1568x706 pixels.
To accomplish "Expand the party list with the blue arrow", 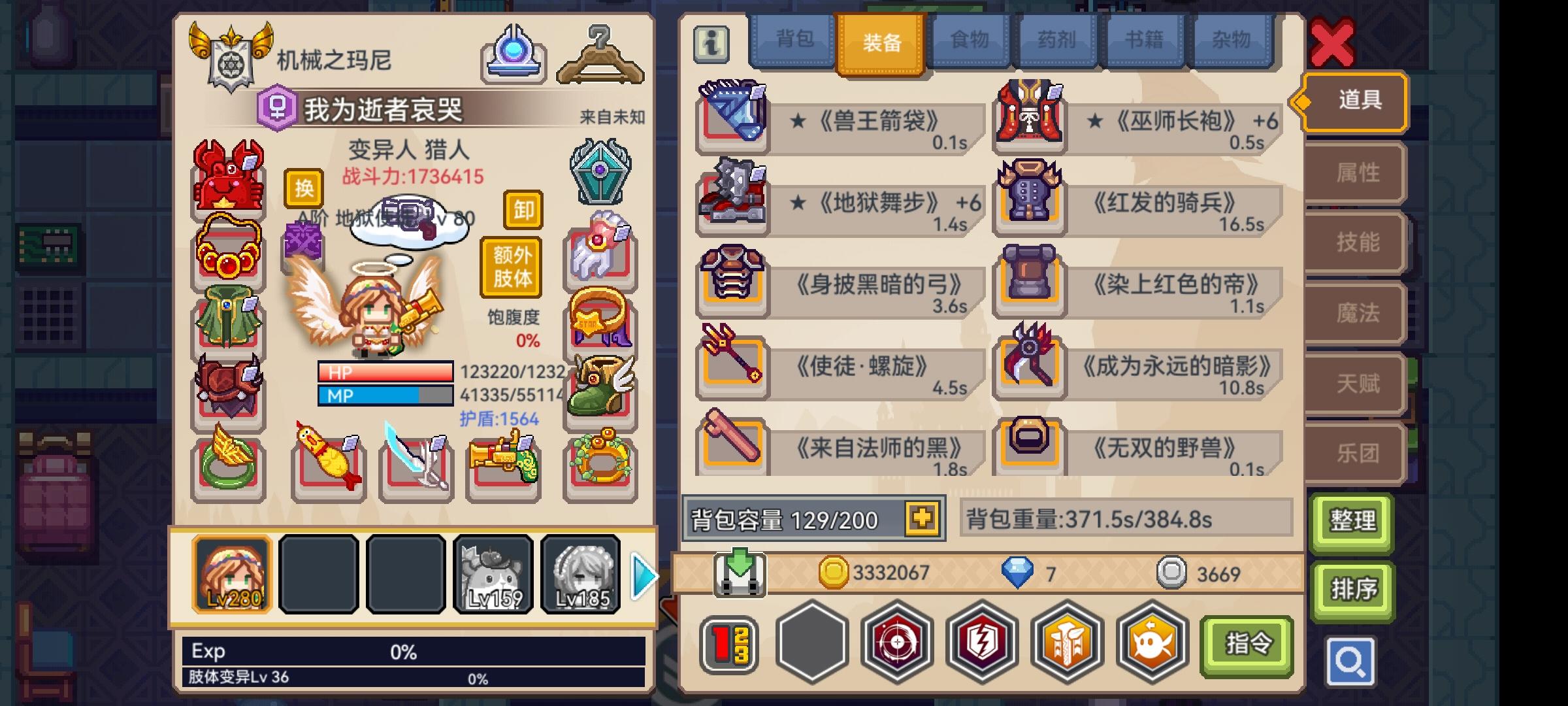I will click(643, 575).
